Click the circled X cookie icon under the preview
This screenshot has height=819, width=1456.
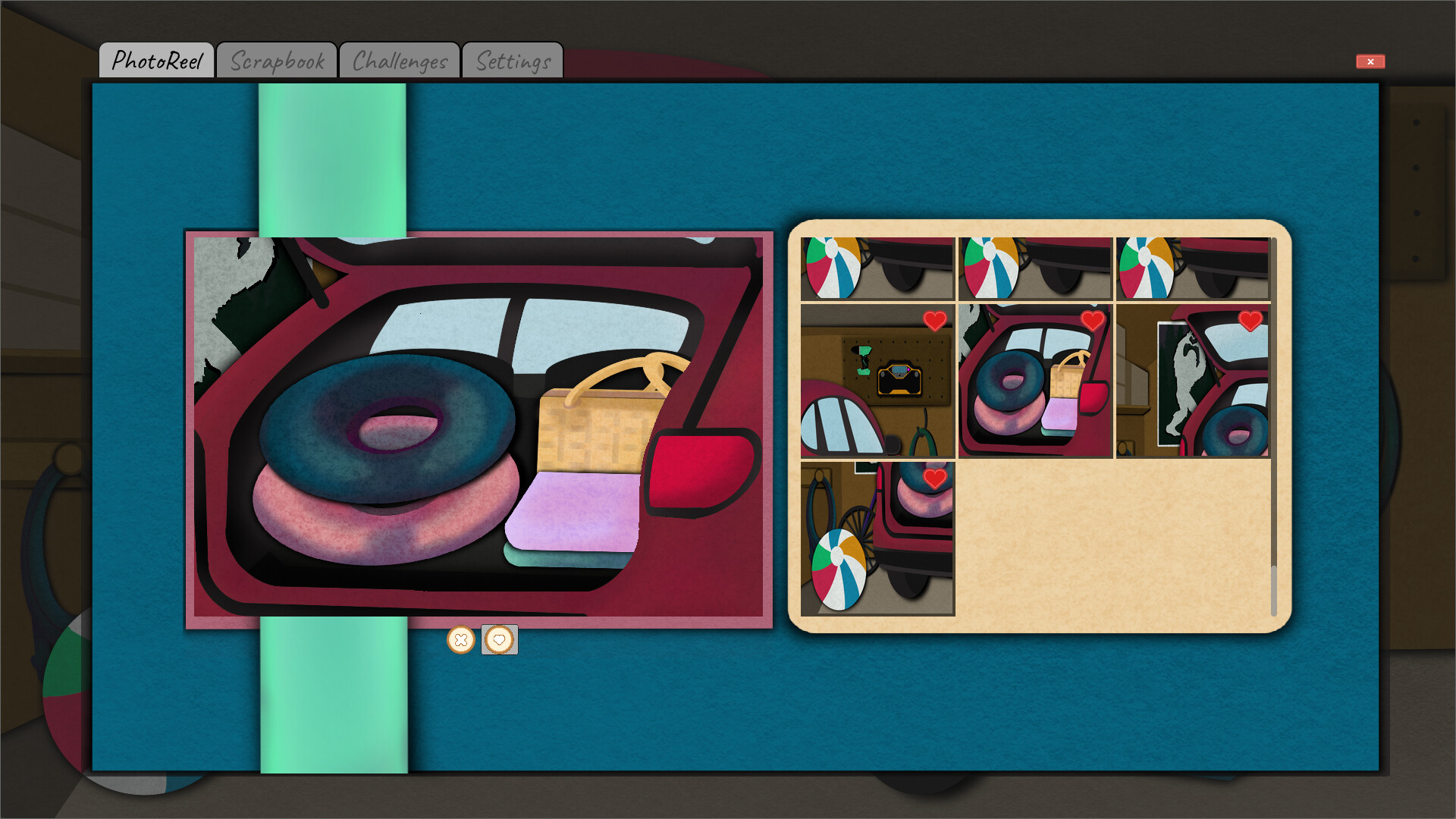click(x=462, y=641)
